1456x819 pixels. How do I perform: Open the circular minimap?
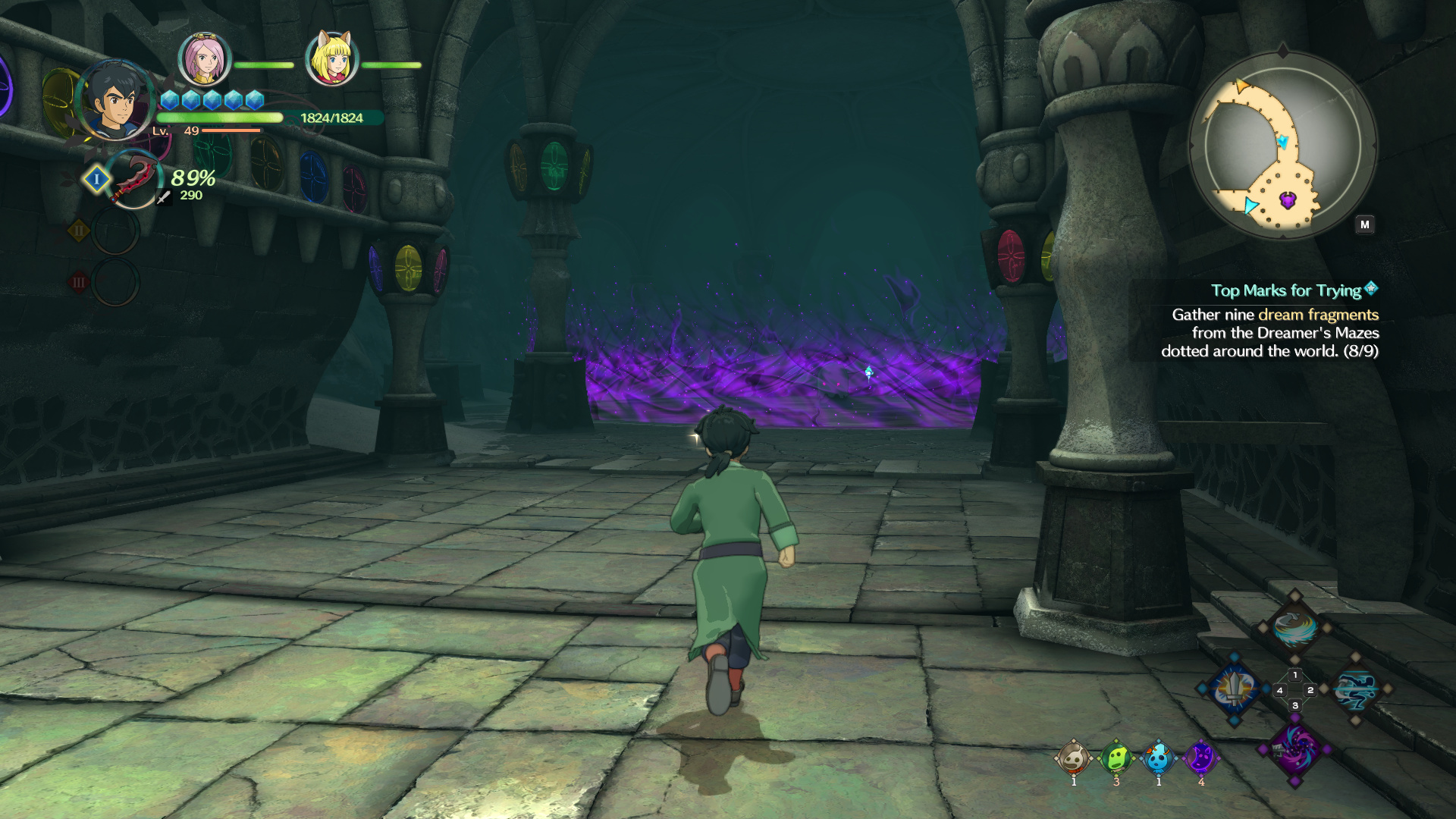(x=1282, y=145)
